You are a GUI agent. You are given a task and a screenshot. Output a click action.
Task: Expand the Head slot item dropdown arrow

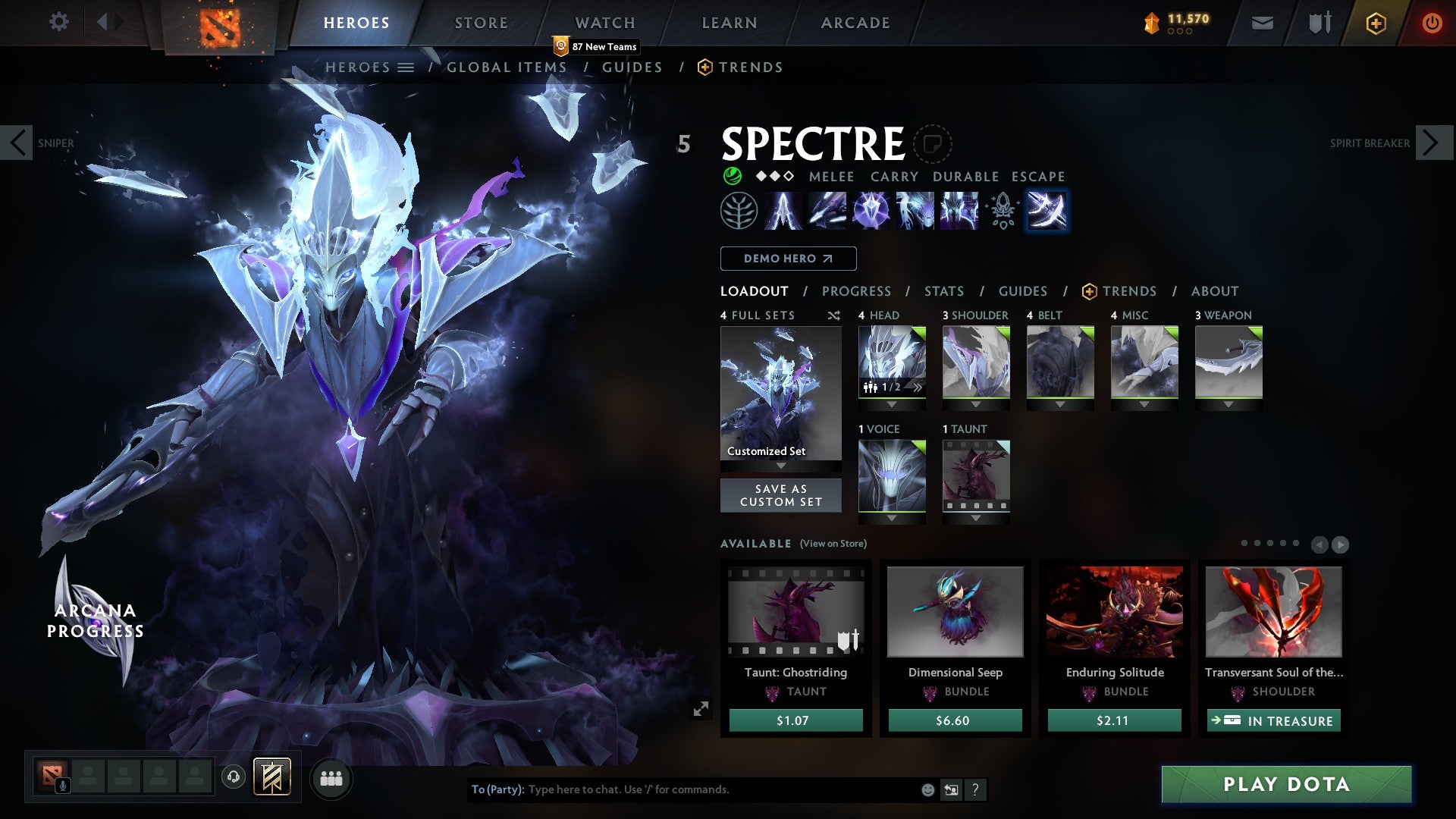[x=892, y=404]
